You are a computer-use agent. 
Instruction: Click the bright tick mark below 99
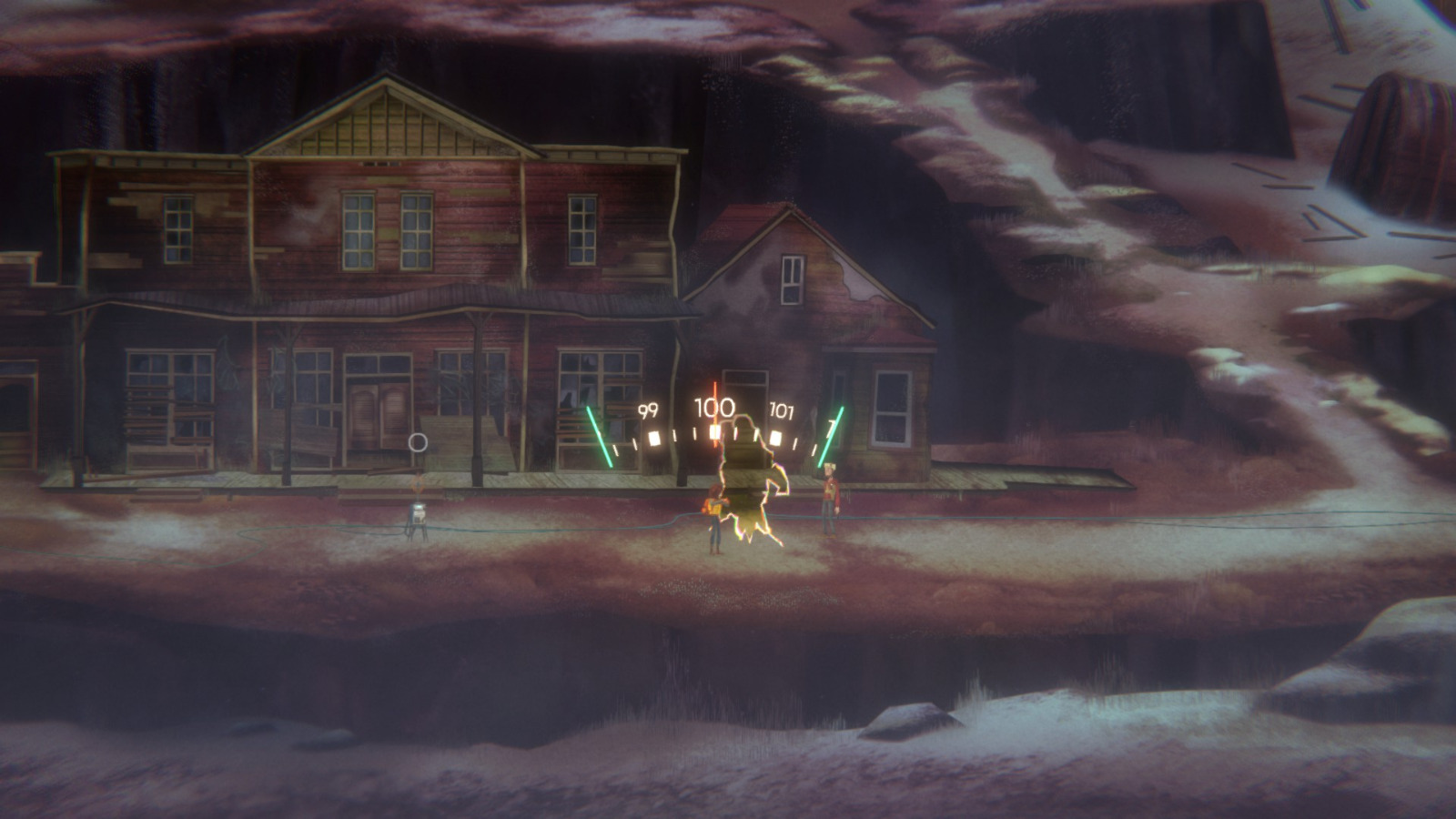pos(654,440)
